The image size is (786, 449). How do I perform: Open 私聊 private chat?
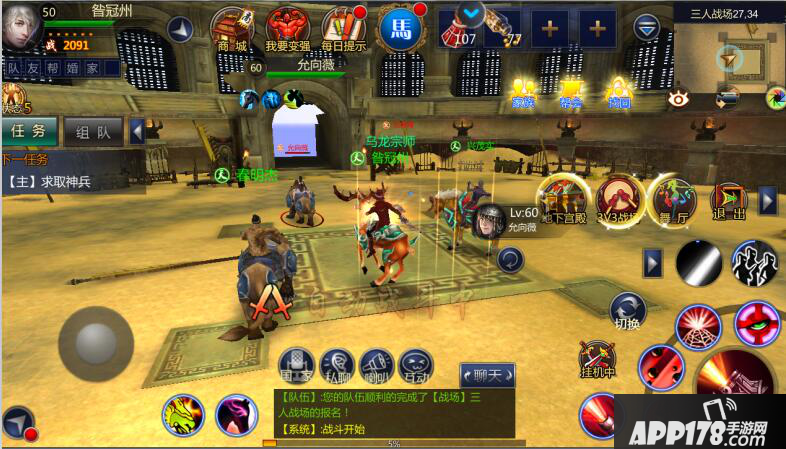pos(336,365)
